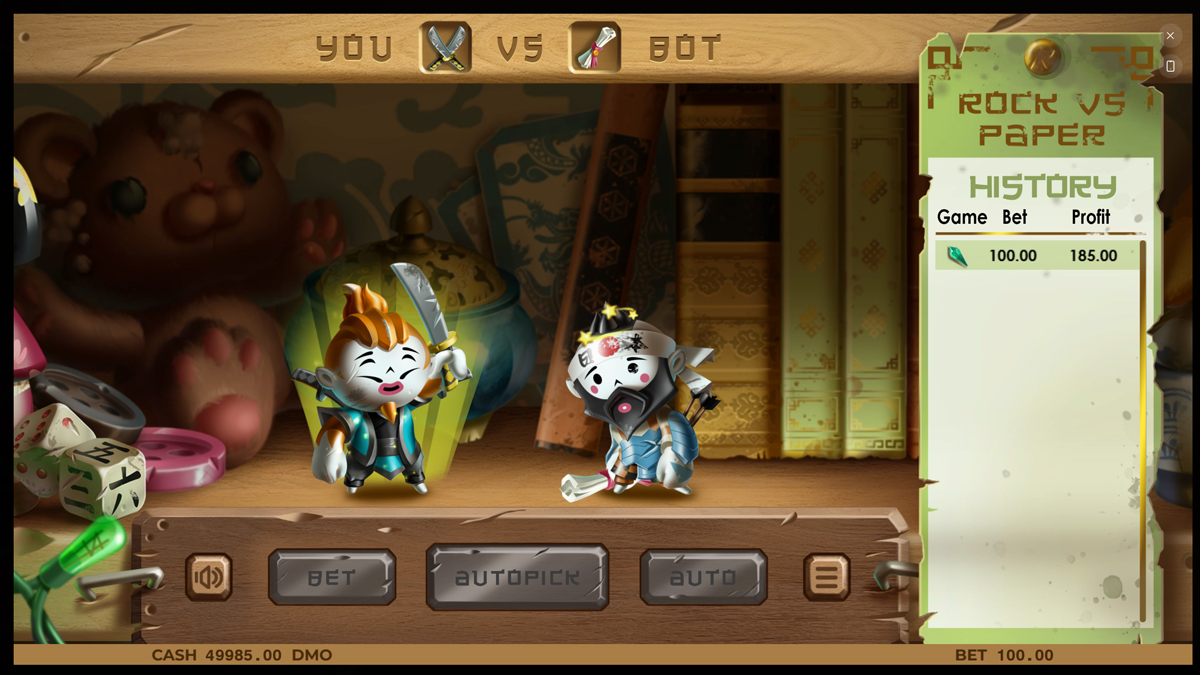The width and height of the screenshot is (1200, 675).
Task: Click the phone icon below the X
Action: pos(1170,66)
